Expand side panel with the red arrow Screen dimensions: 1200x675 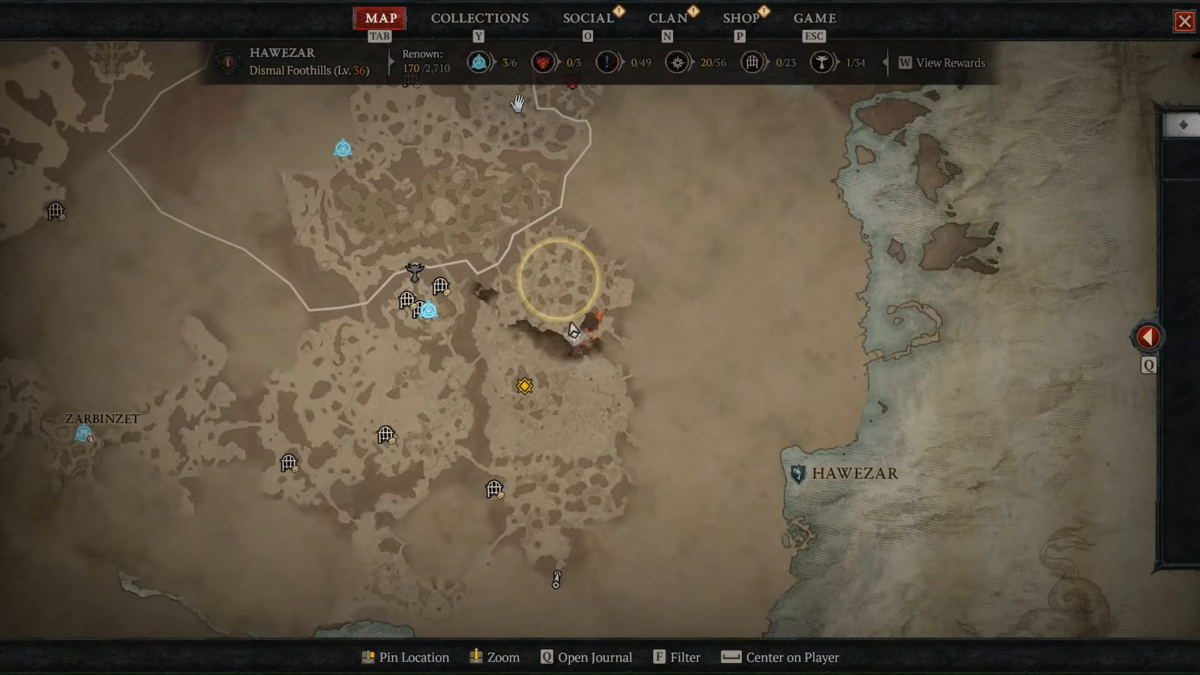[x=1148, y=337]
